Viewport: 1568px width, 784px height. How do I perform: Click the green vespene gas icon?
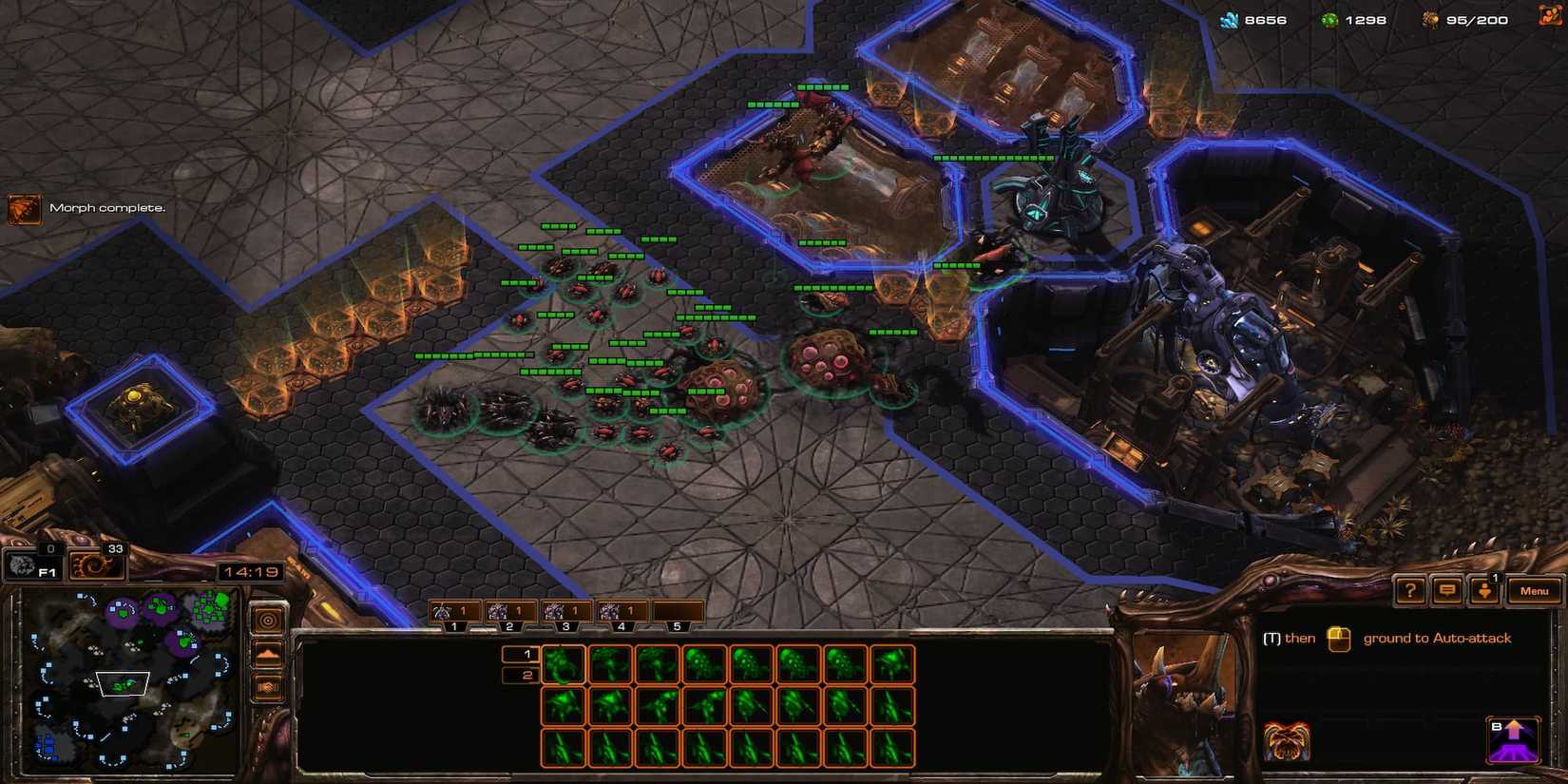tap(1332, 17)
